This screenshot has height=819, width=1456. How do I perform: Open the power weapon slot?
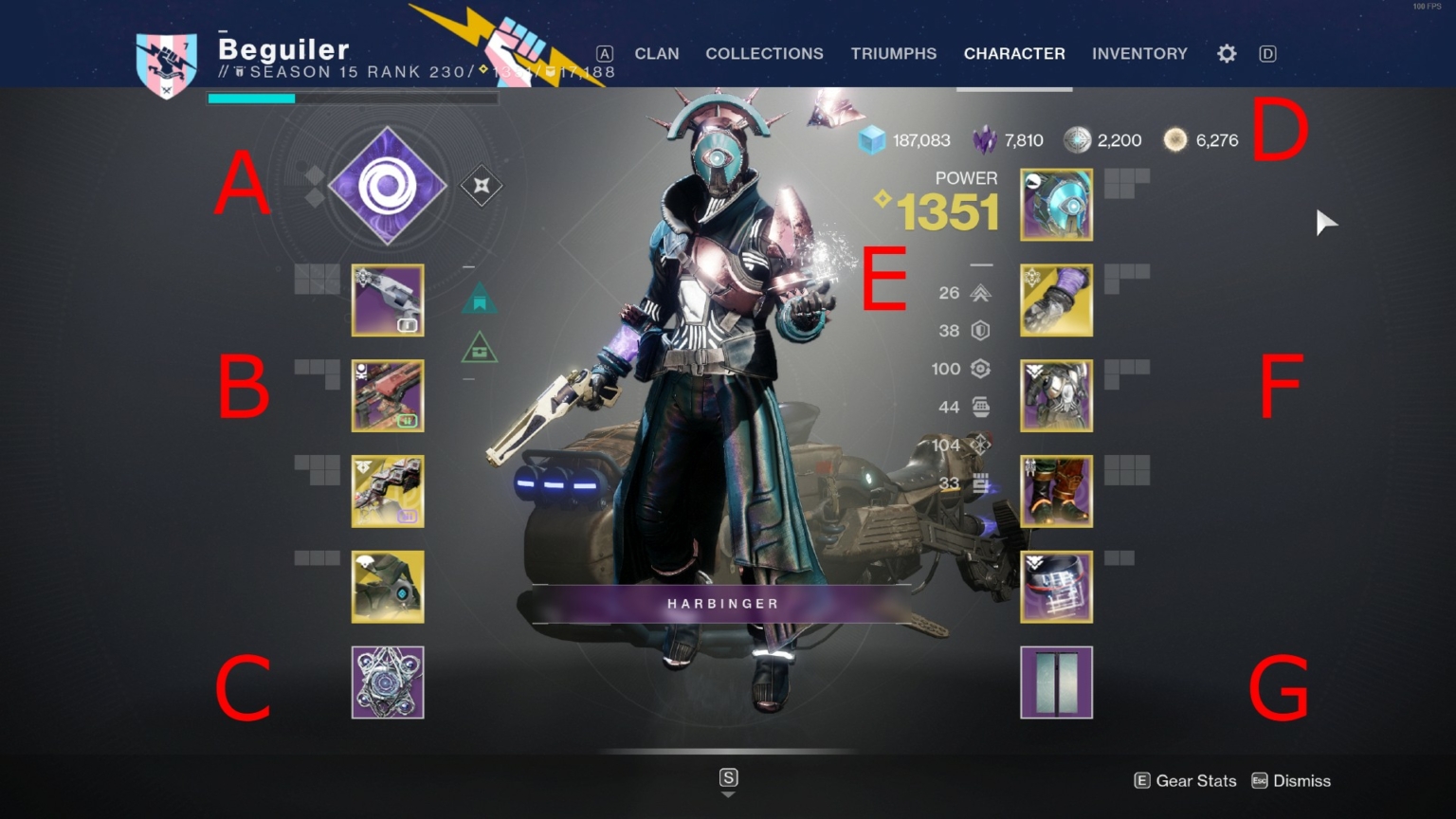[387, 491]
